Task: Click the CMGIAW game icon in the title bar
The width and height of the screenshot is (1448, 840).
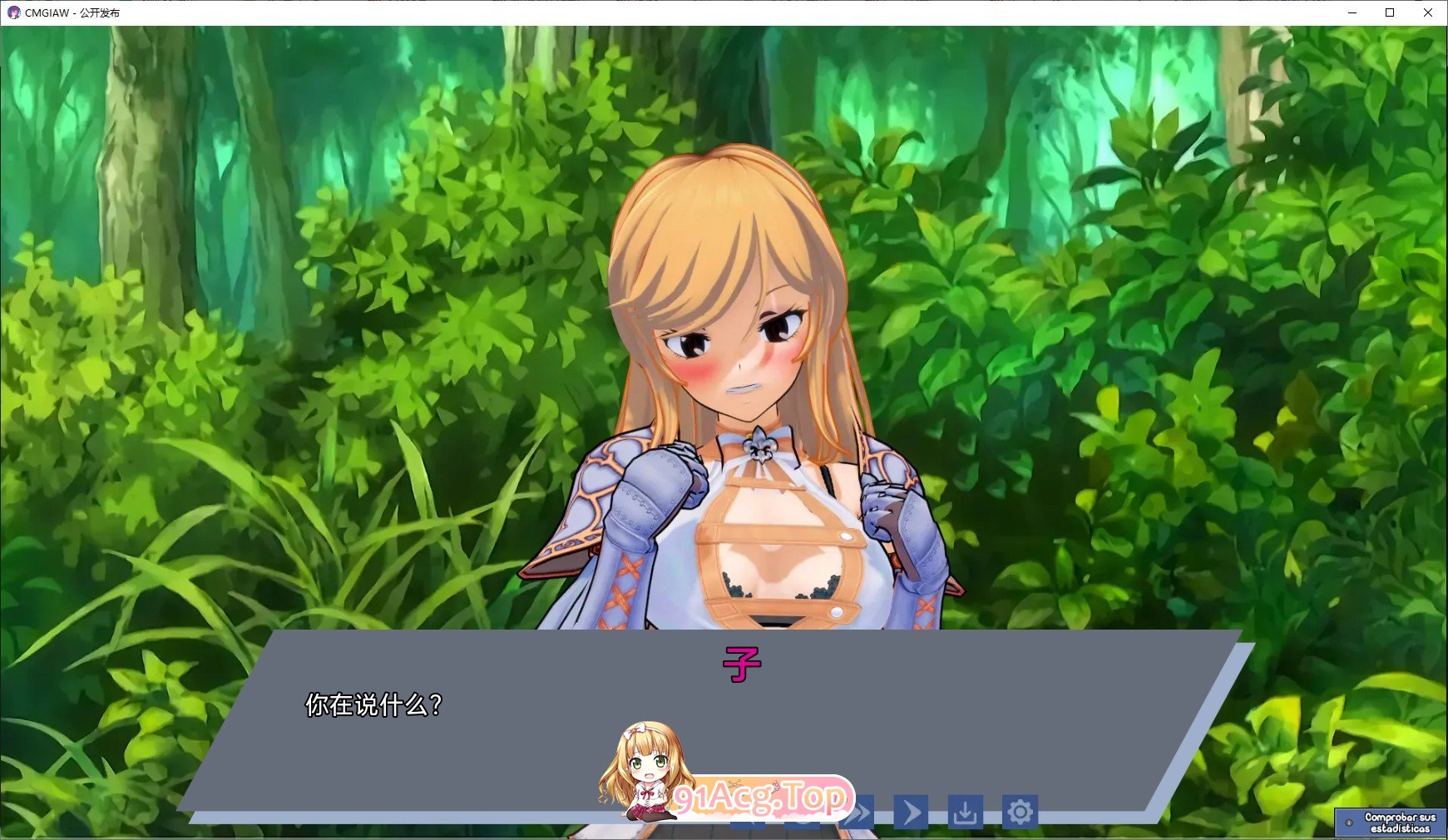Action: [x=12, y=12]
